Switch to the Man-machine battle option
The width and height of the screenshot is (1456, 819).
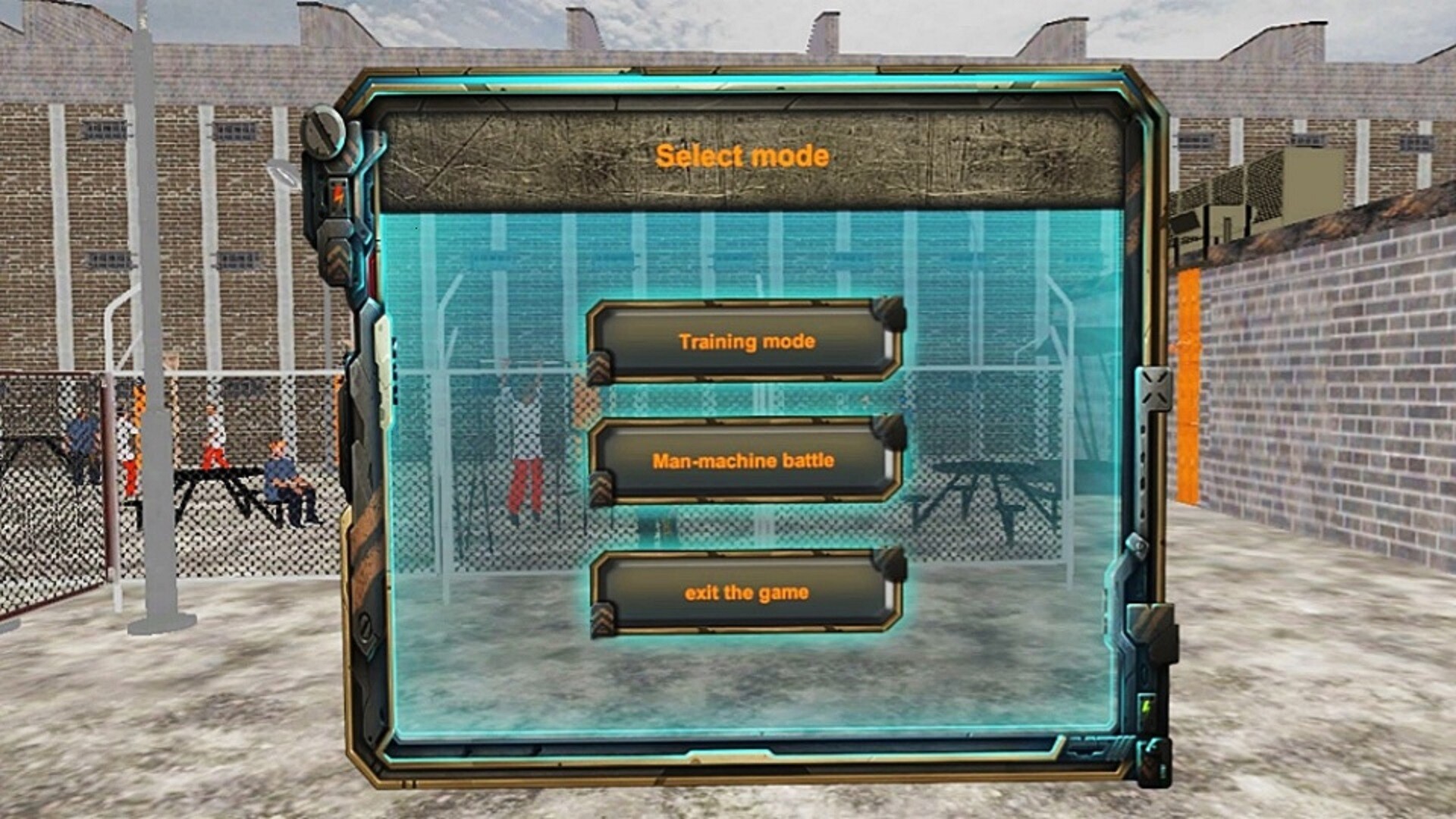pyautogui.click(x=747, y=459)
